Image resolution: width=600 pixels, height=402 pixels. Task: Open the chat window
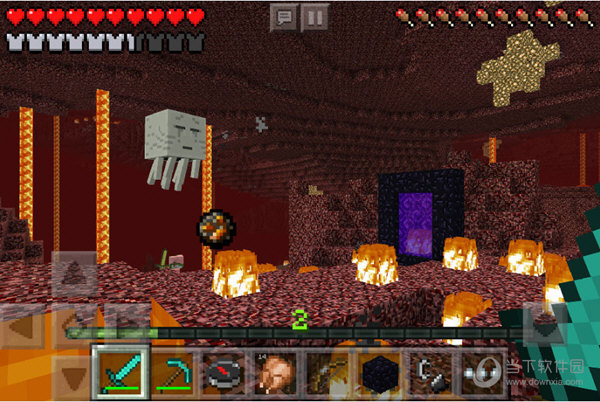(x=284, y=17)
